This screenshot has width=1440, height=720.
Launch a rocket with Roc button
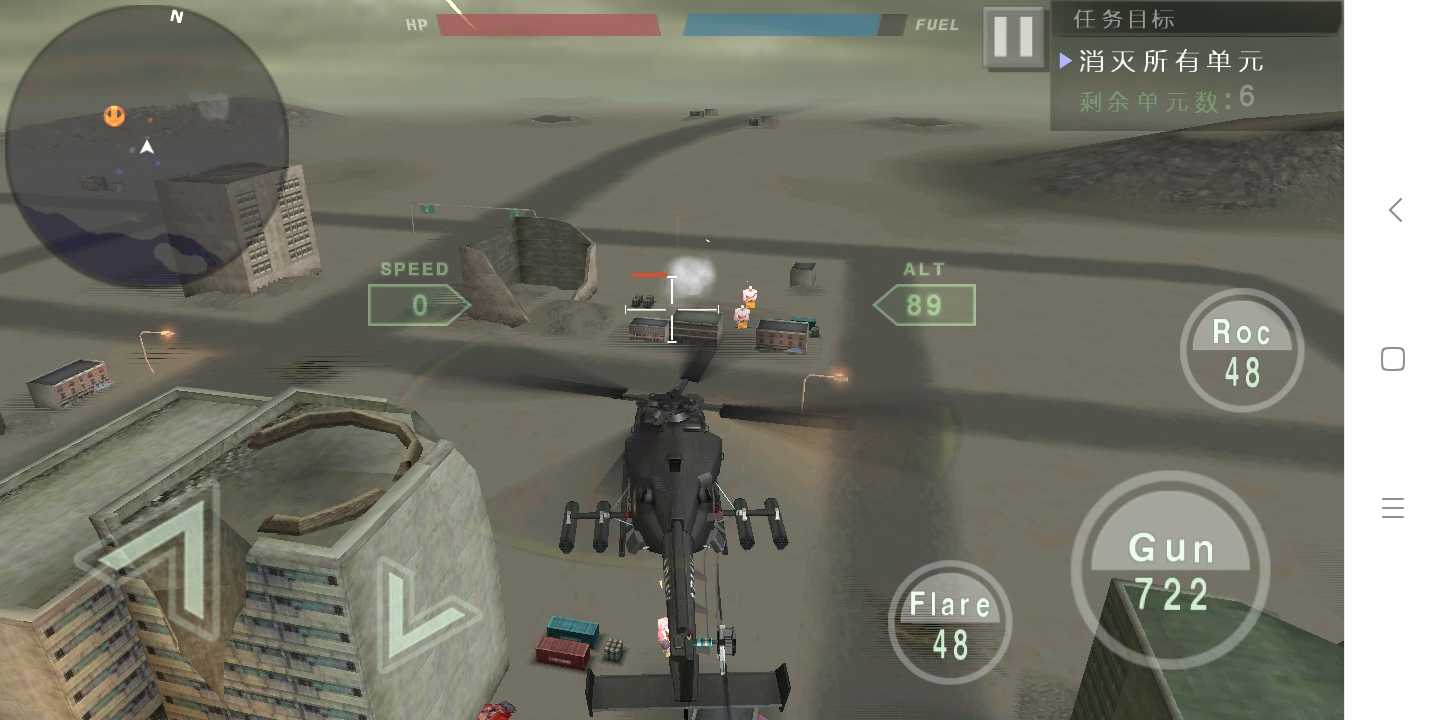(x=1242, y=352)
